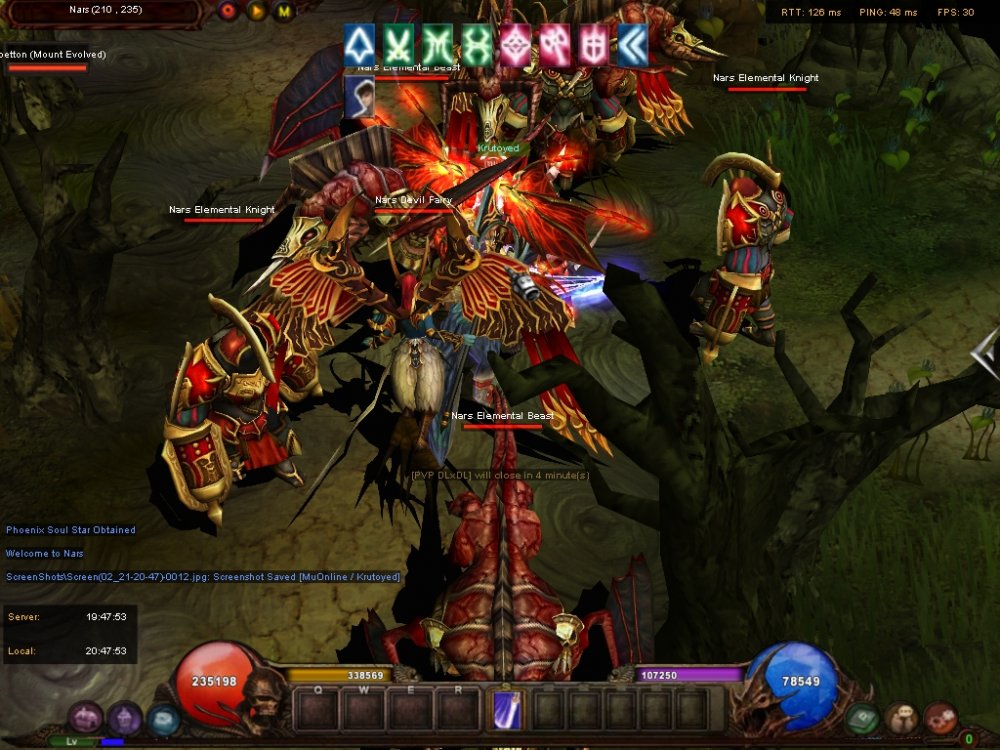Screen dimensions: 1000x750
Task: Select the green crossed swords buff icon
Action: (398, 45)
